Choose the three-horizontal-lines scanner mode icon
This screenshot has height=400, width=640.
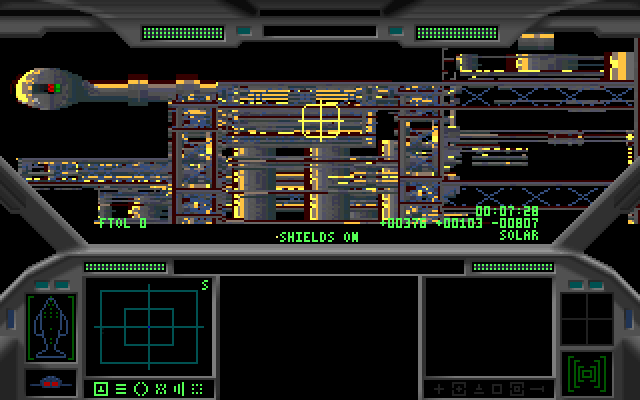tap(120, 388)
